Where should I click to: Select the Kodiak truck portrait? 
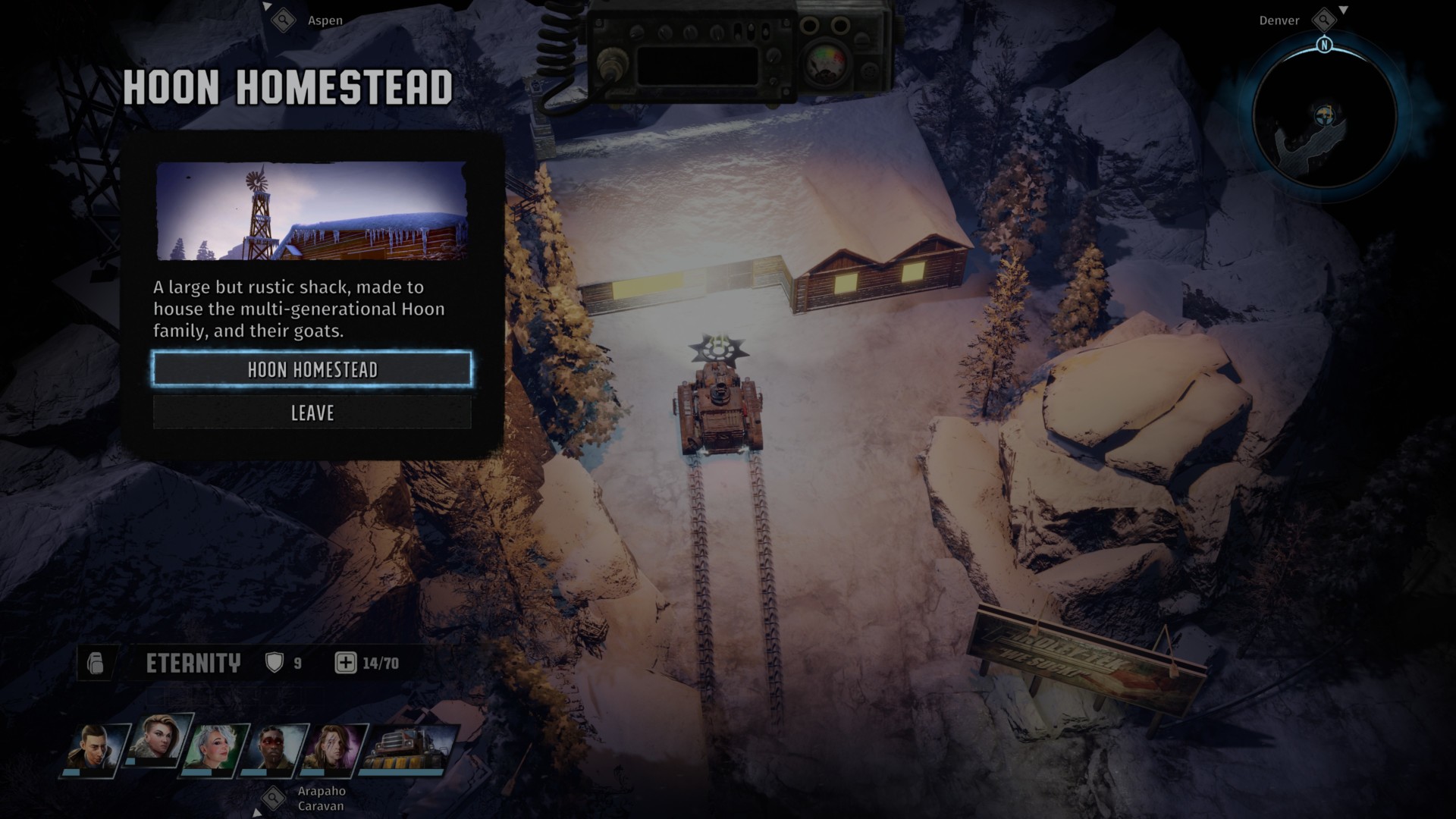tap(409, 748)
